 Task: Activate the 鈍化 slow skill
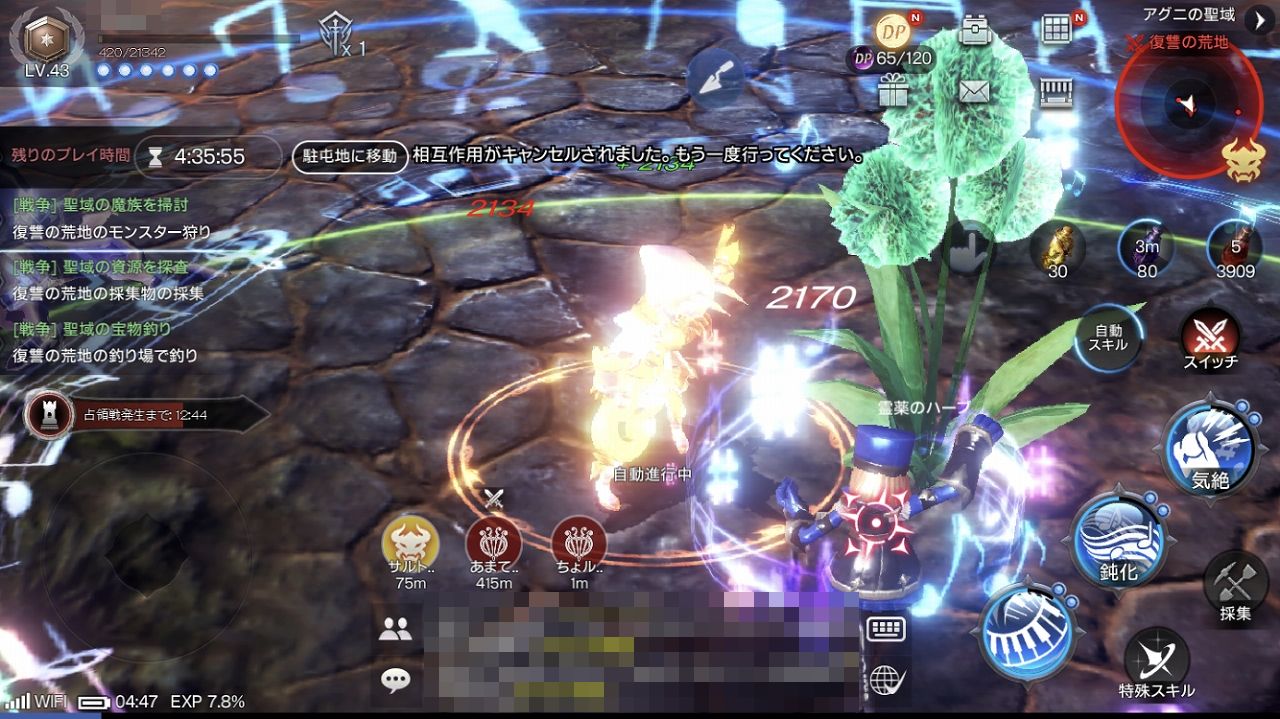click(x=1120, y=541)
